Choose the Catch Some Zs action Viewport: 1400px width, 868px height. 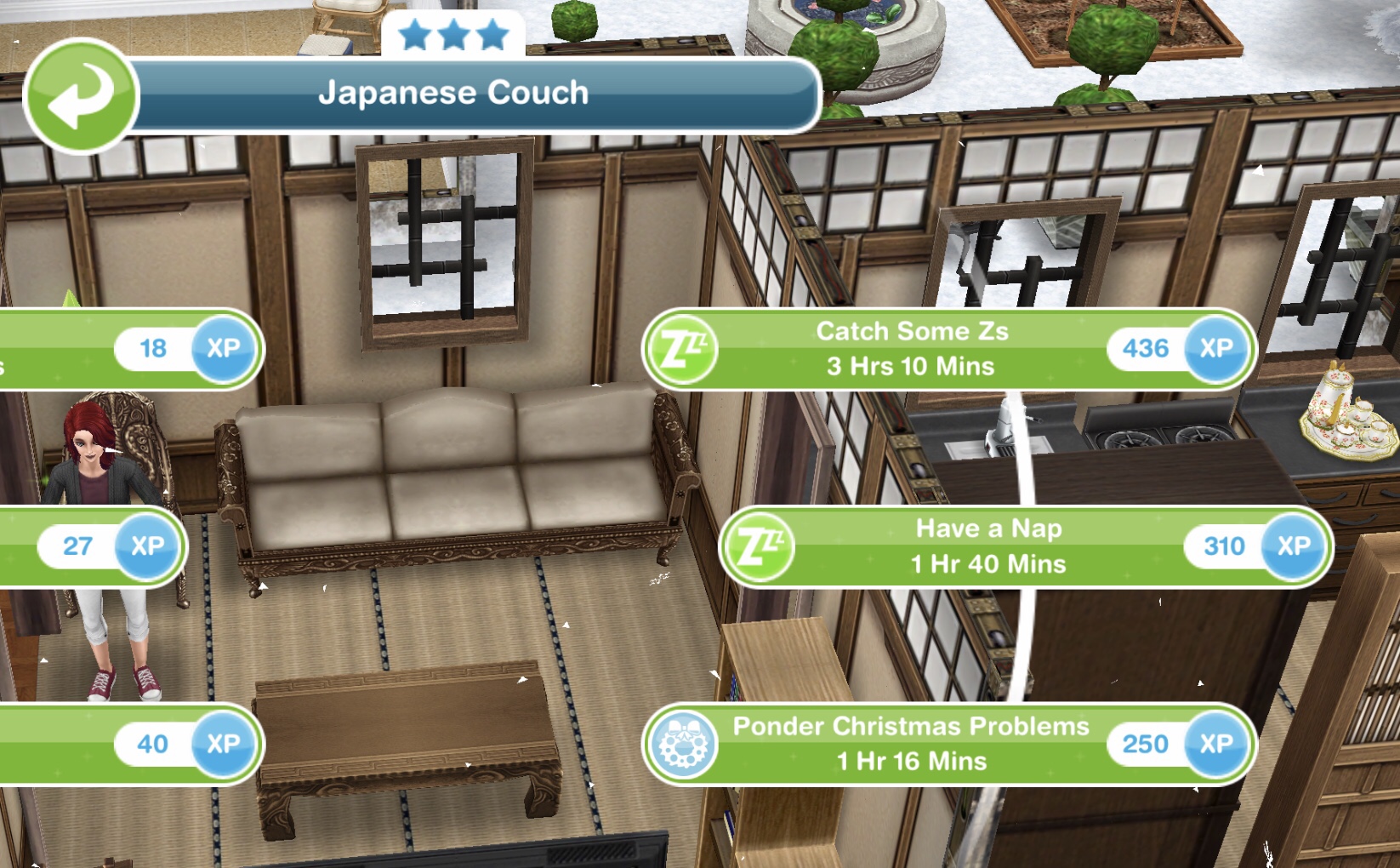click(912, 349)
